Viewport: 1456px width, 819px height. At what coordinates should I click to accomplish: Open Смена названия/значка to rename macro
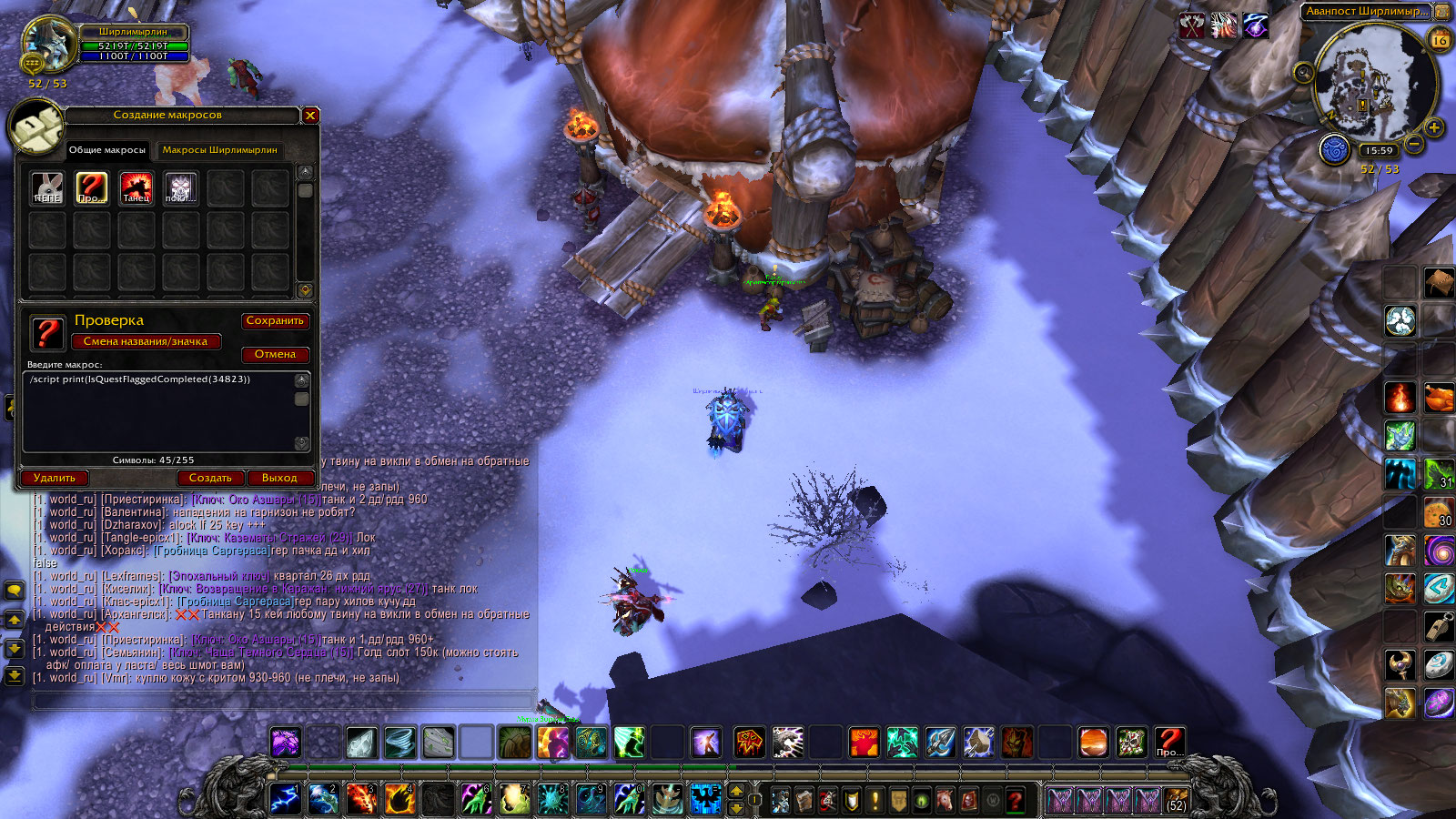point(146,342)
